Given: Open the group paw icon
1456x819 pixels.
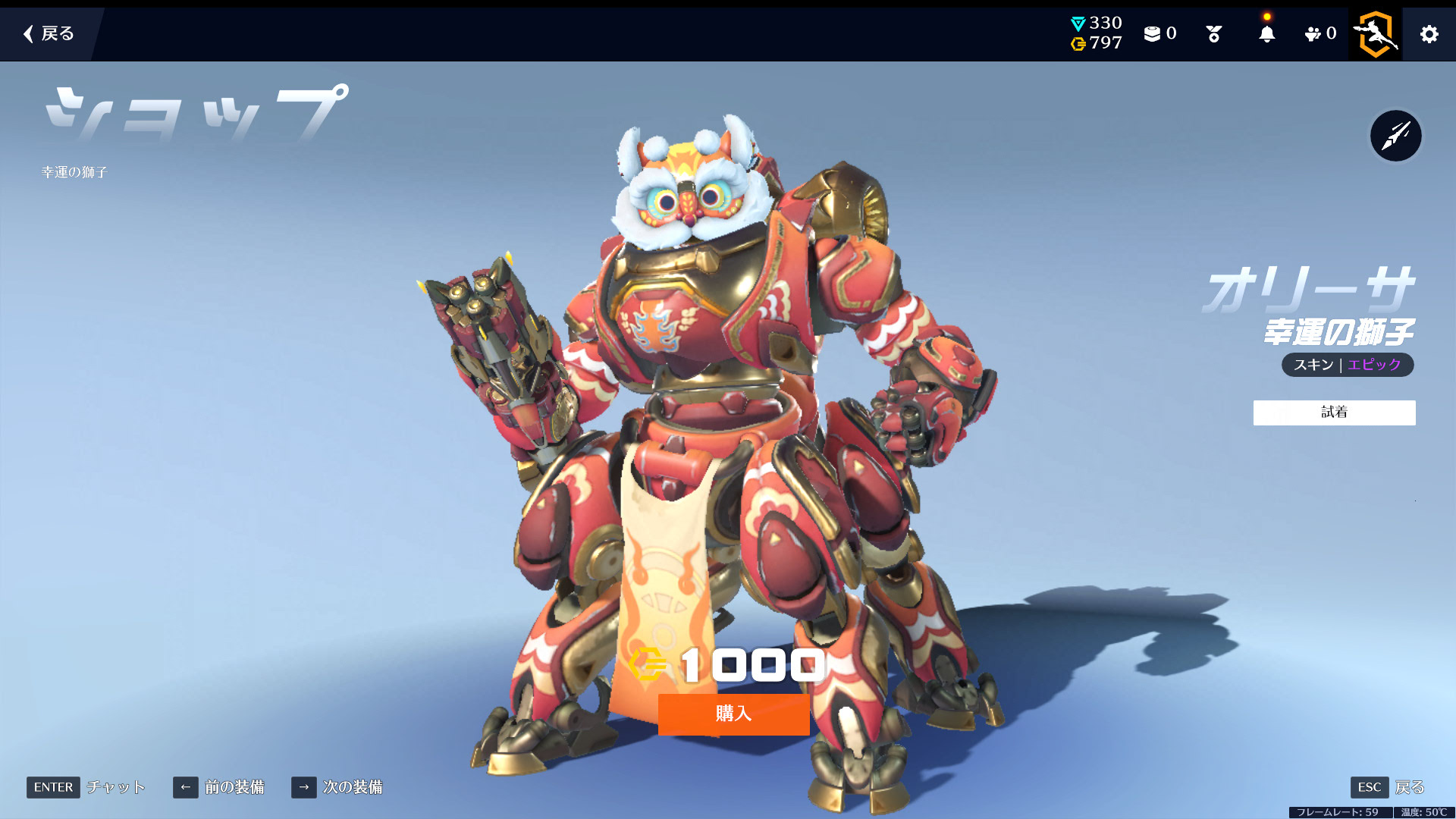Looking at the screenshot, I should click(x=1319, y=34).
